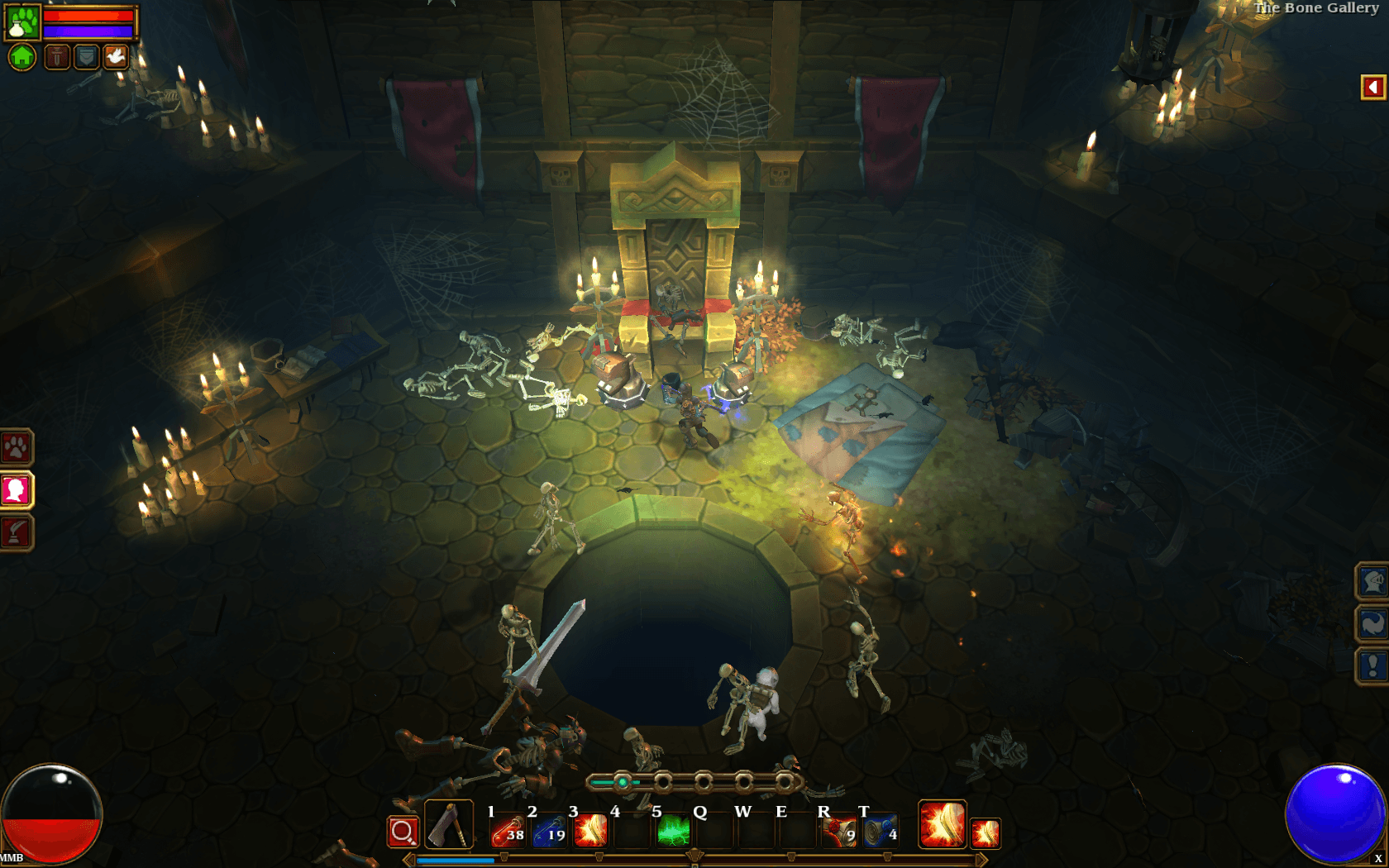1389x868 pixels.
Task: Set pet to passive dove stance
Action: [116, 57]
